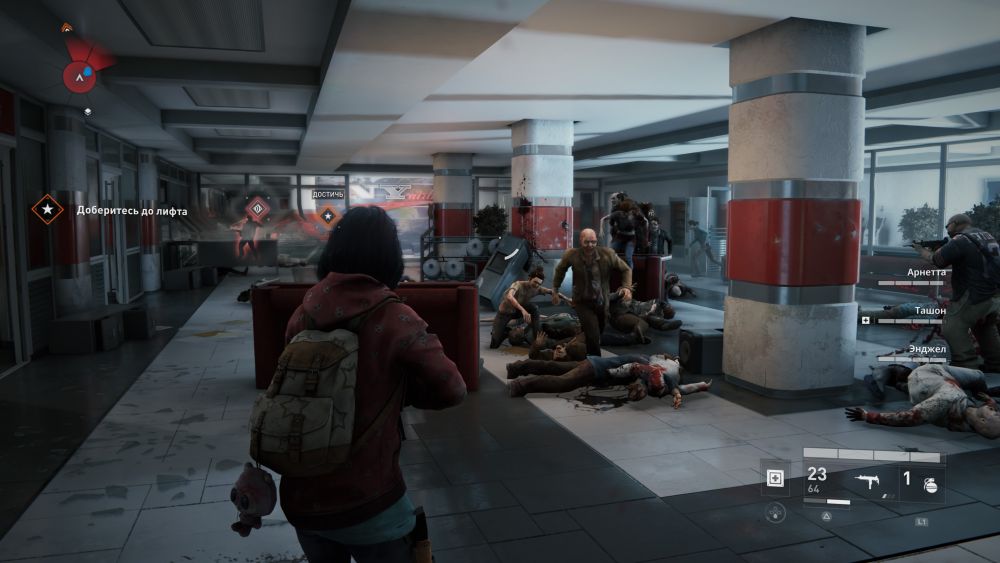This screenshot has height=563, width=1000.
Task: Click the ДОСТИЧЬ star waypoint marker
Action: click(x=328, y=214)
